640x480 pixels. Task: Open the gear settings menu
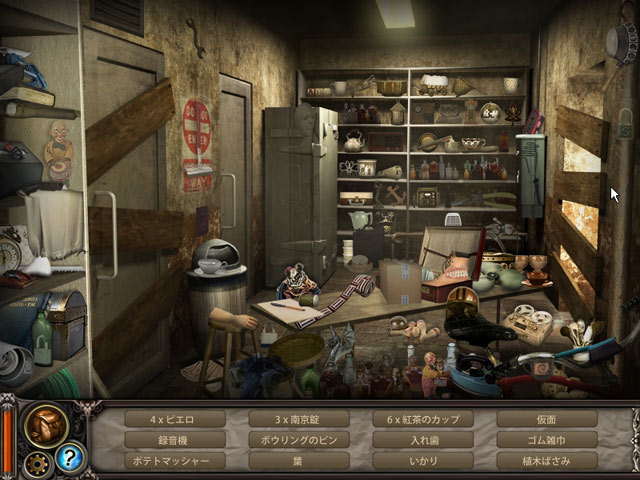pyautogui.click(x=37, y=463)
